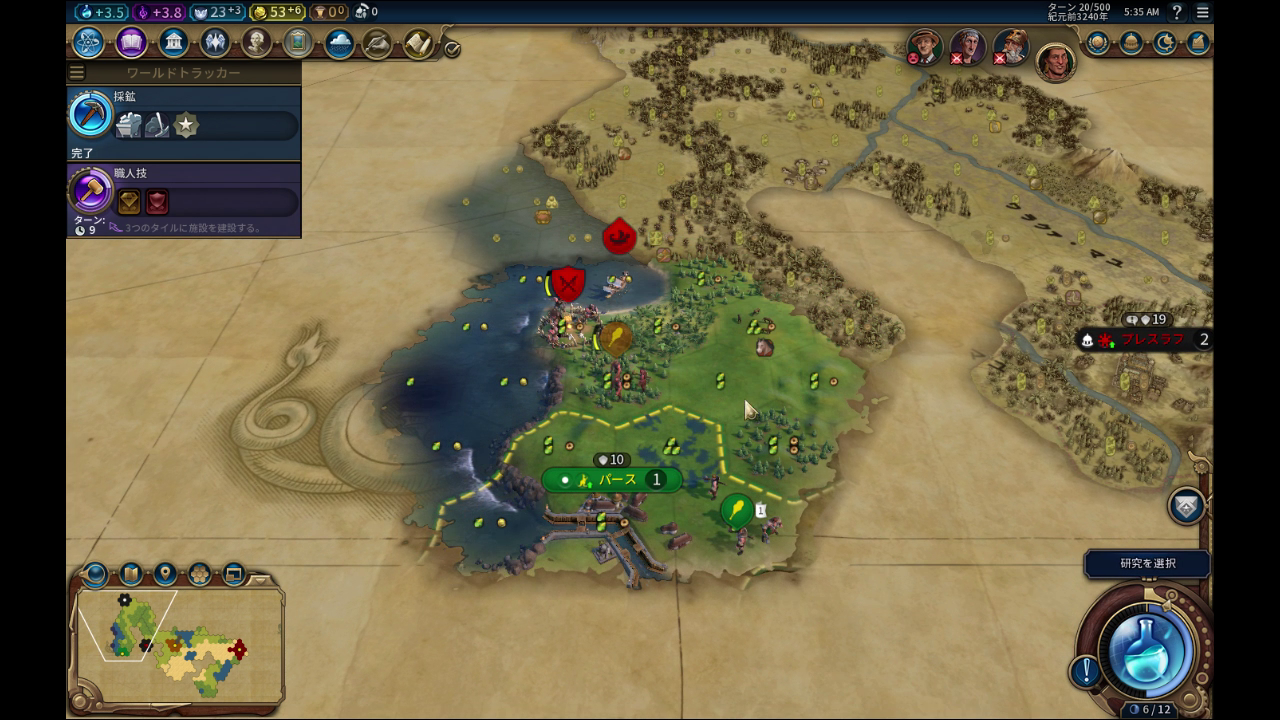
Task: Open the main game menu hamburger button
Action: [x=1202, y=12]
